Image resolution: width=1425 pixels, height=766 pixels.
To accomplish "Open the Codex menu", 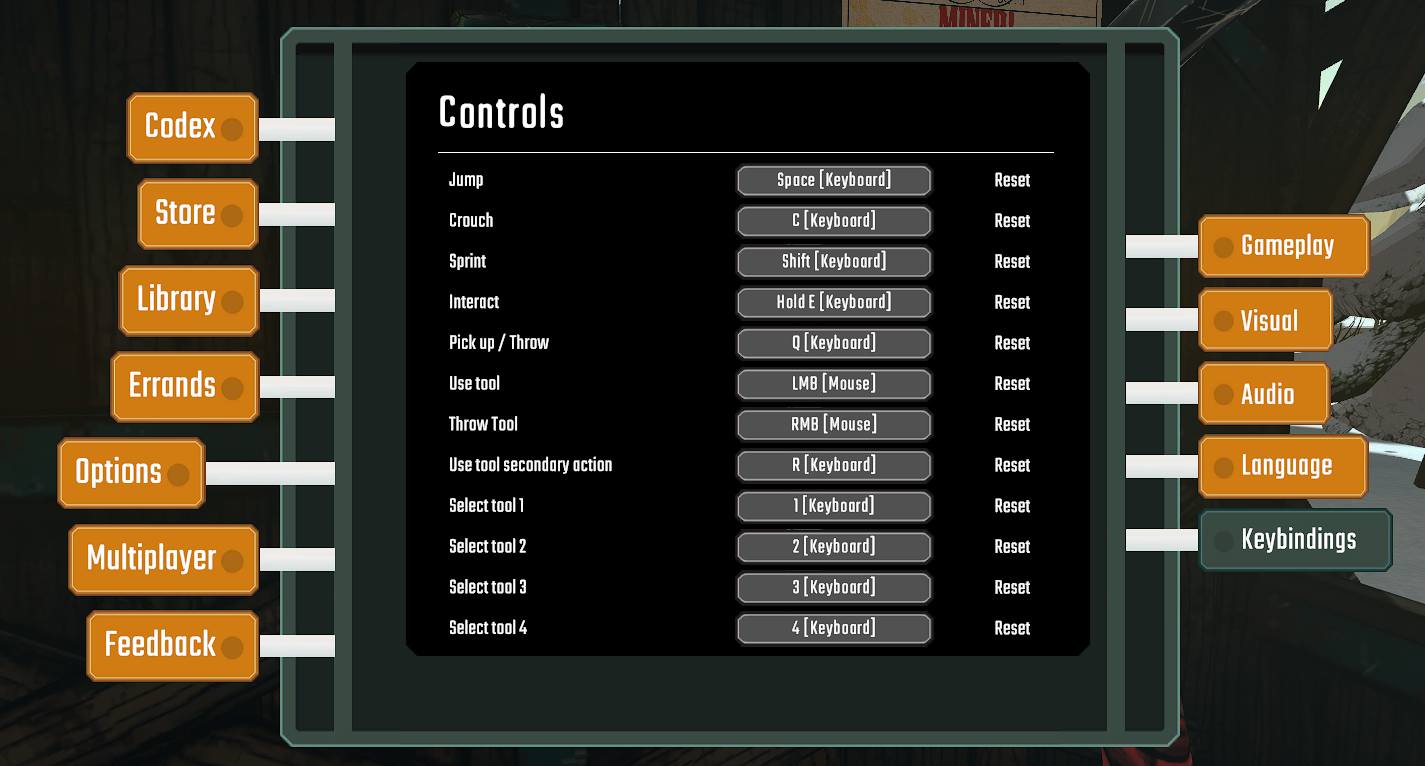I will coord(191,127).
